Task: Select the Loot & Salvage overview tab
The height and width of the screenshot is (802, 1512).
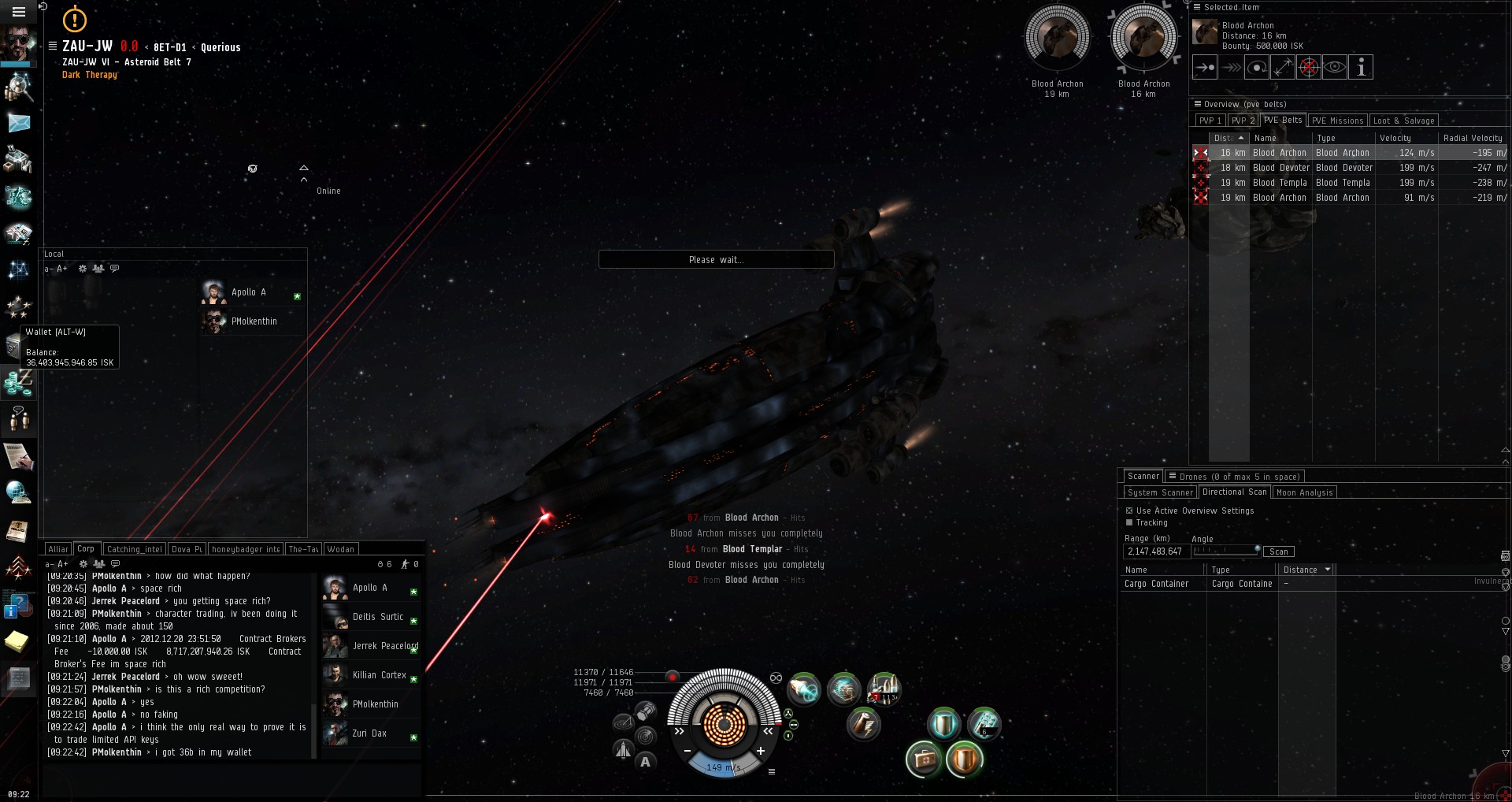Action: click(x=1403, y=121)
